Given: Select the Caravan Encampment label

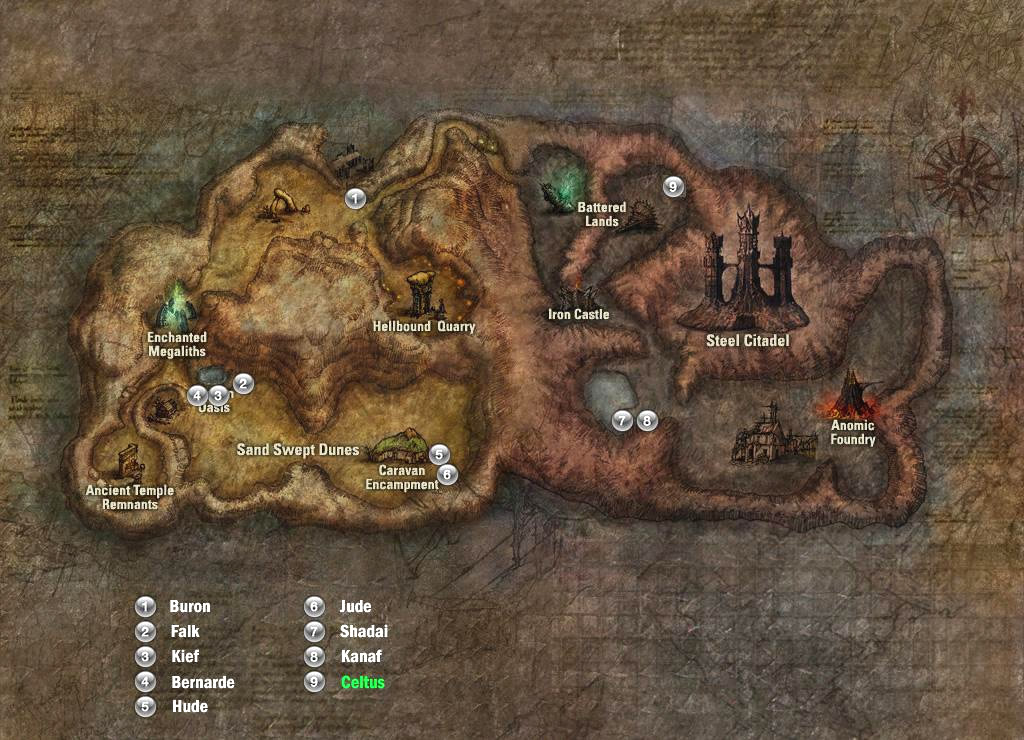Looking at the screenshot, I should 402,477.
